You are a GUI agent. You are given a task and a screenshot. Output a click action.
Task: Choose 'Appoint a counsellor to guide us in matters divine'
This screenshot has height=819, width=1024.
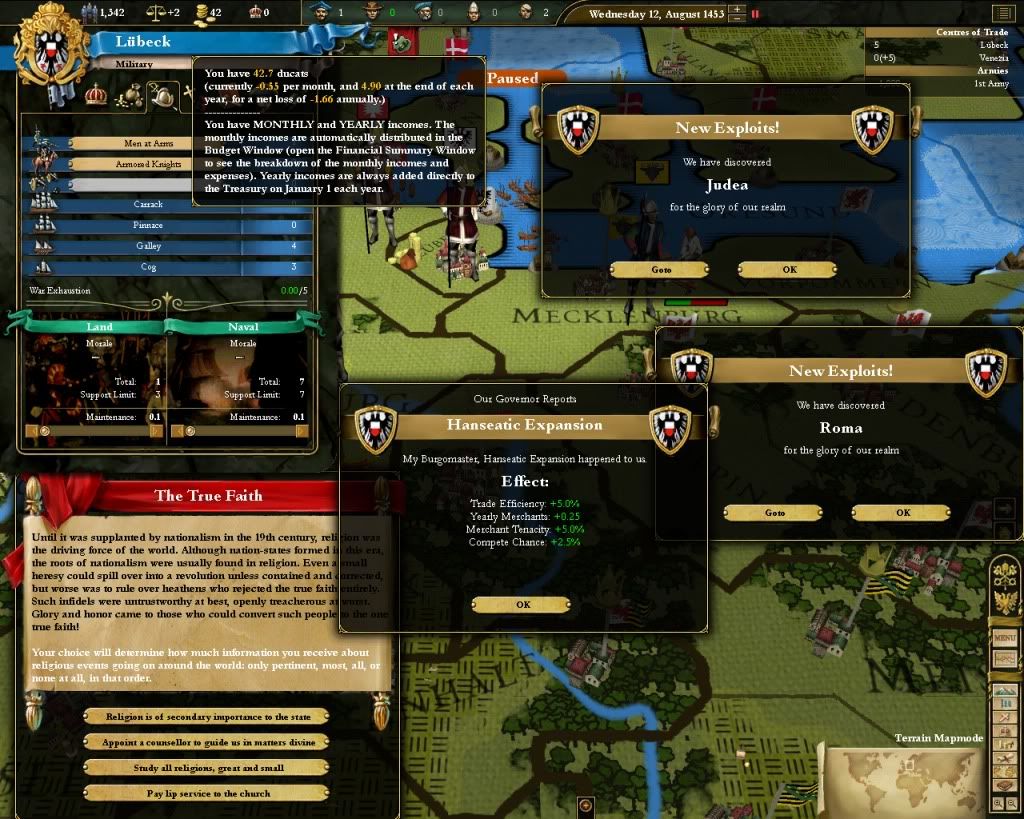point(207,742)
